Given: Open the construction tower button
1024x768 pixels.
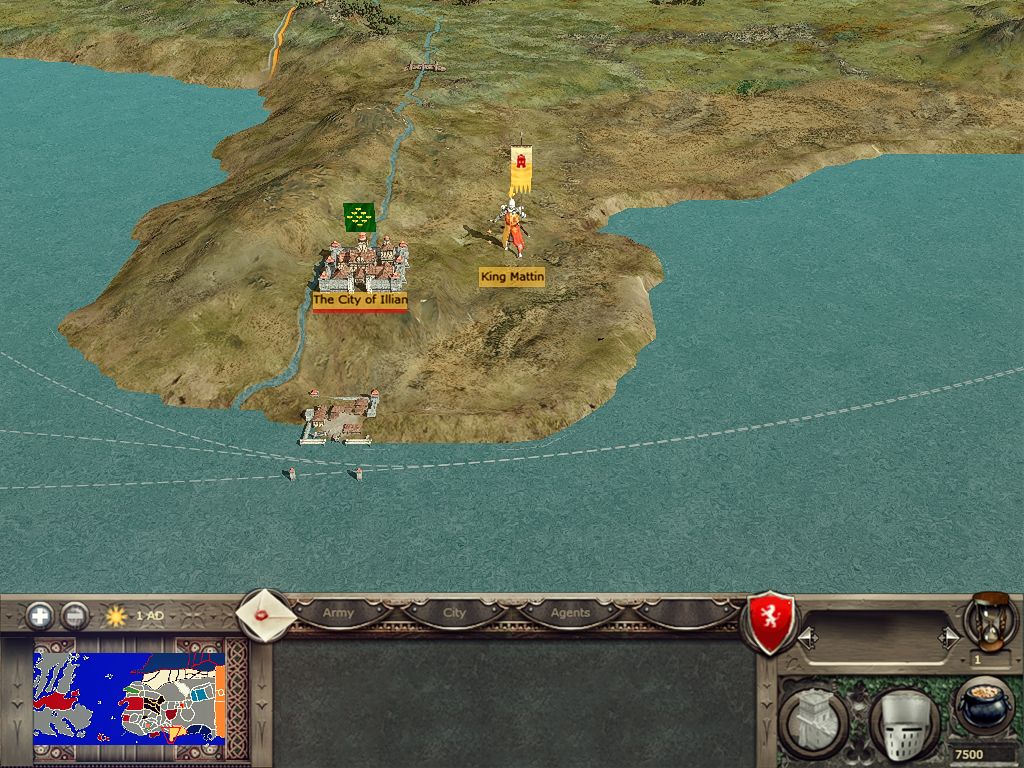Looking at the screenshot, I should tap(813, 719).
